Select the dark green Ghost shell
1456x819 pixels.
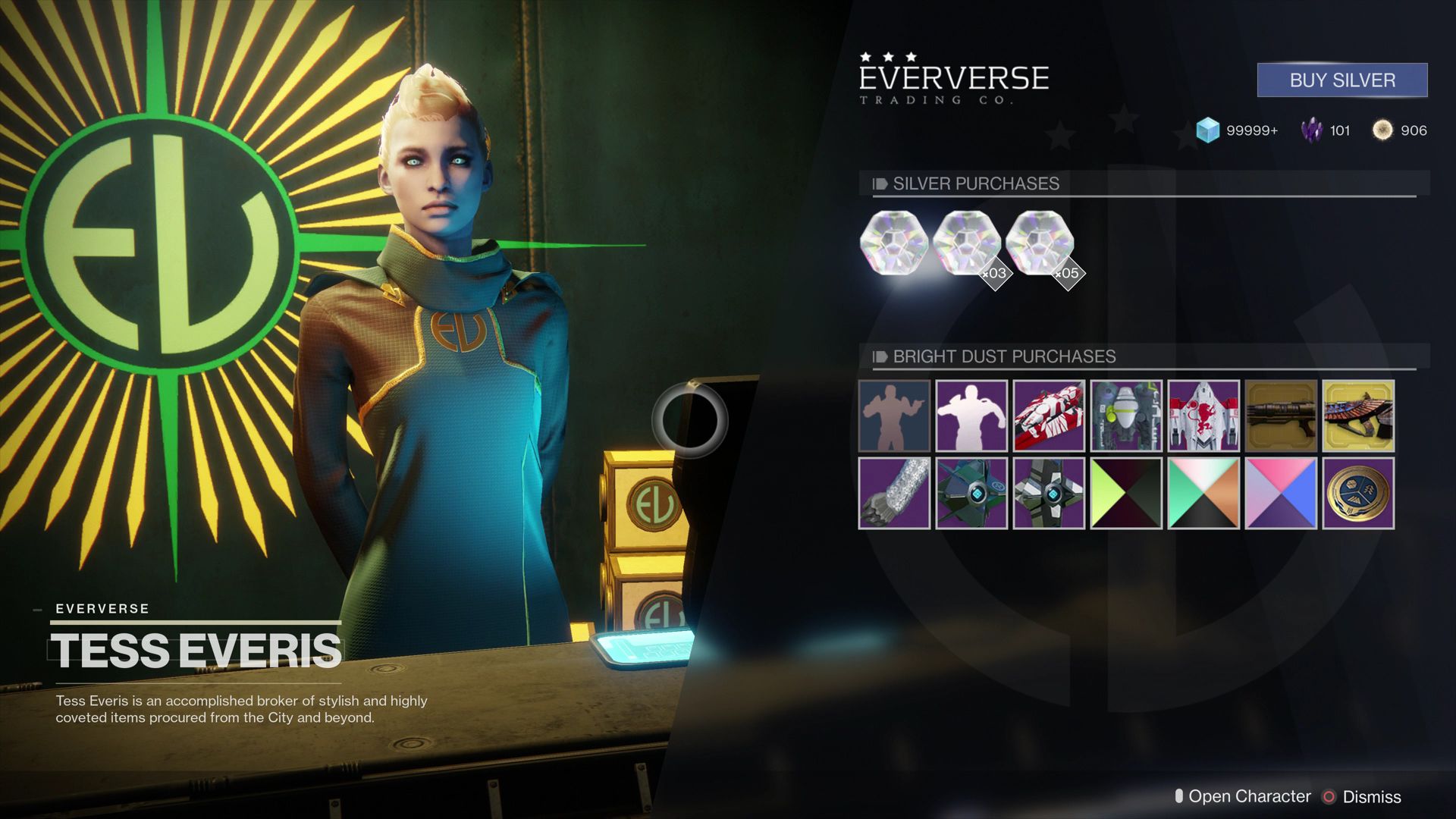(971, 494)
